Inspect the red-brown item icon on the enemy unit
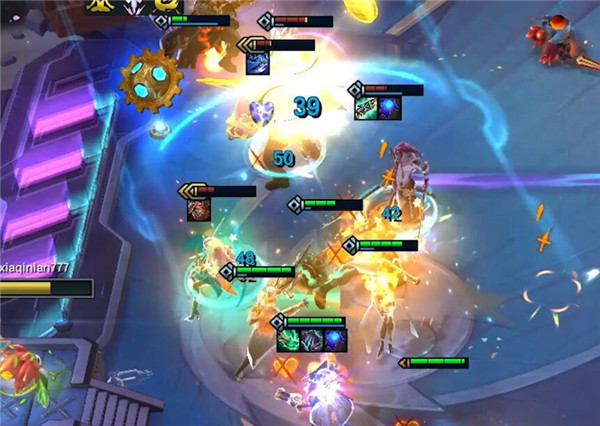 coord(198,210)
